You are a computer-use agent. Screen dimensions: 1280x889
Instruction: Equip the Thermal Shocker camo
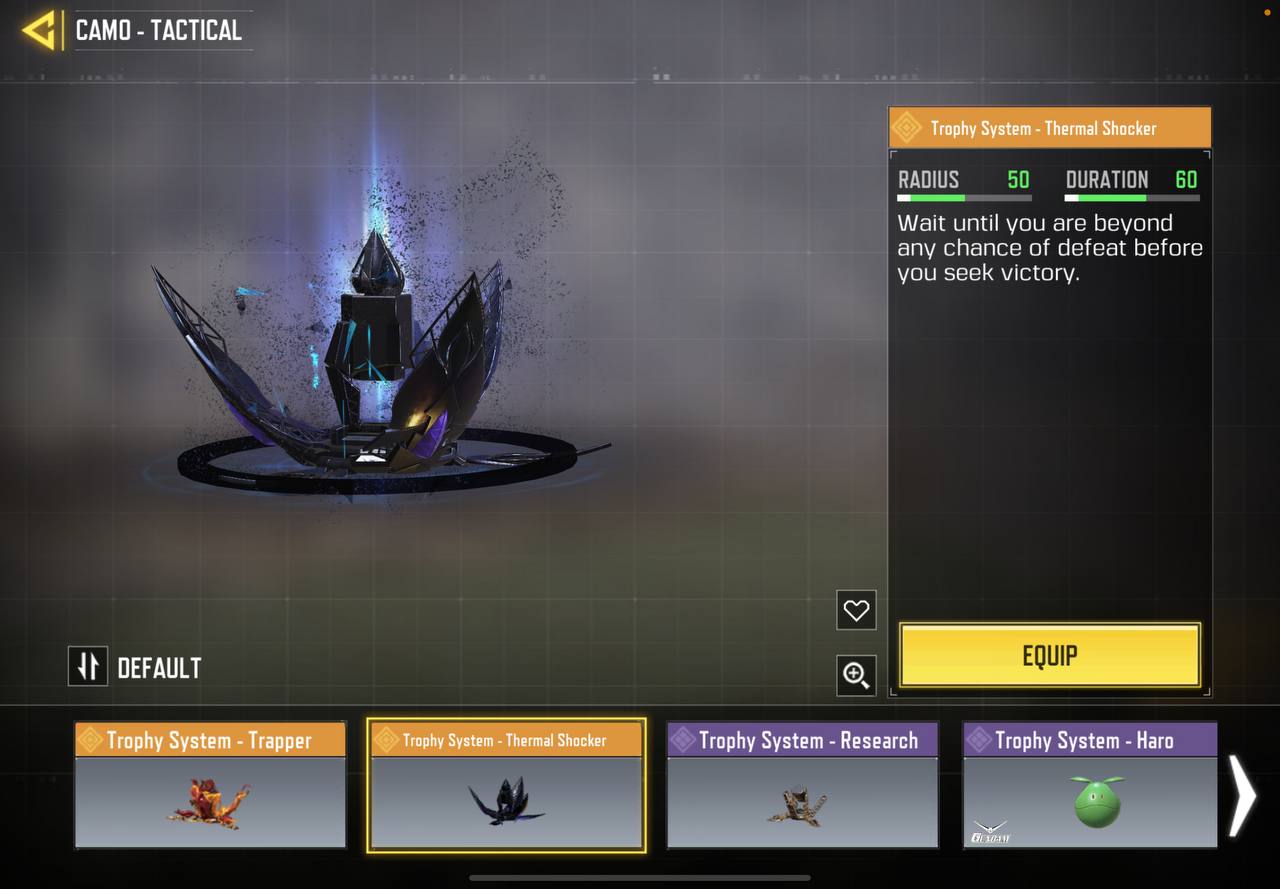click(x=1049, y=656)
